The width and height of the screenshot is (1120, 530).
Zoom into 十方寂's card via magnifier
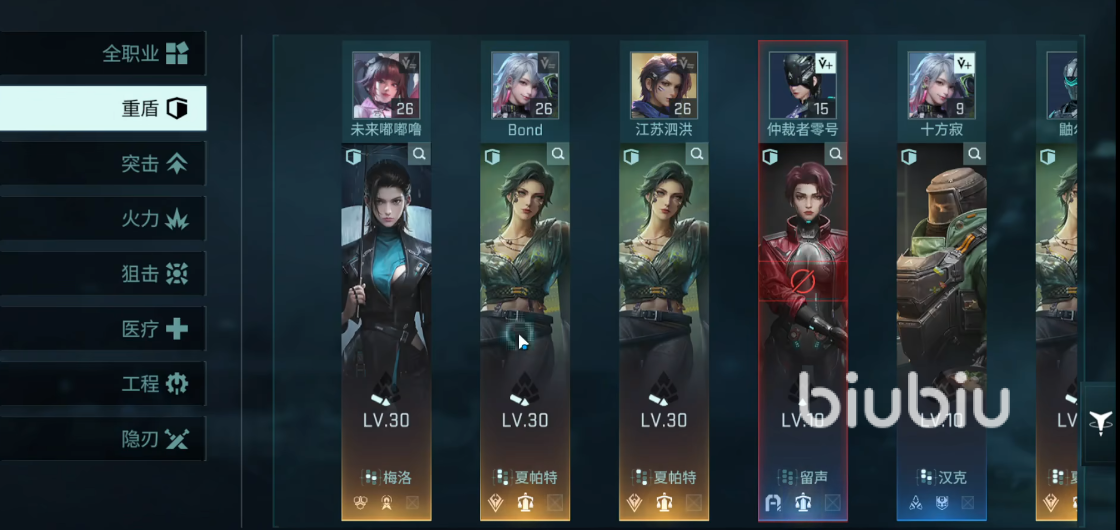[975, 155]
